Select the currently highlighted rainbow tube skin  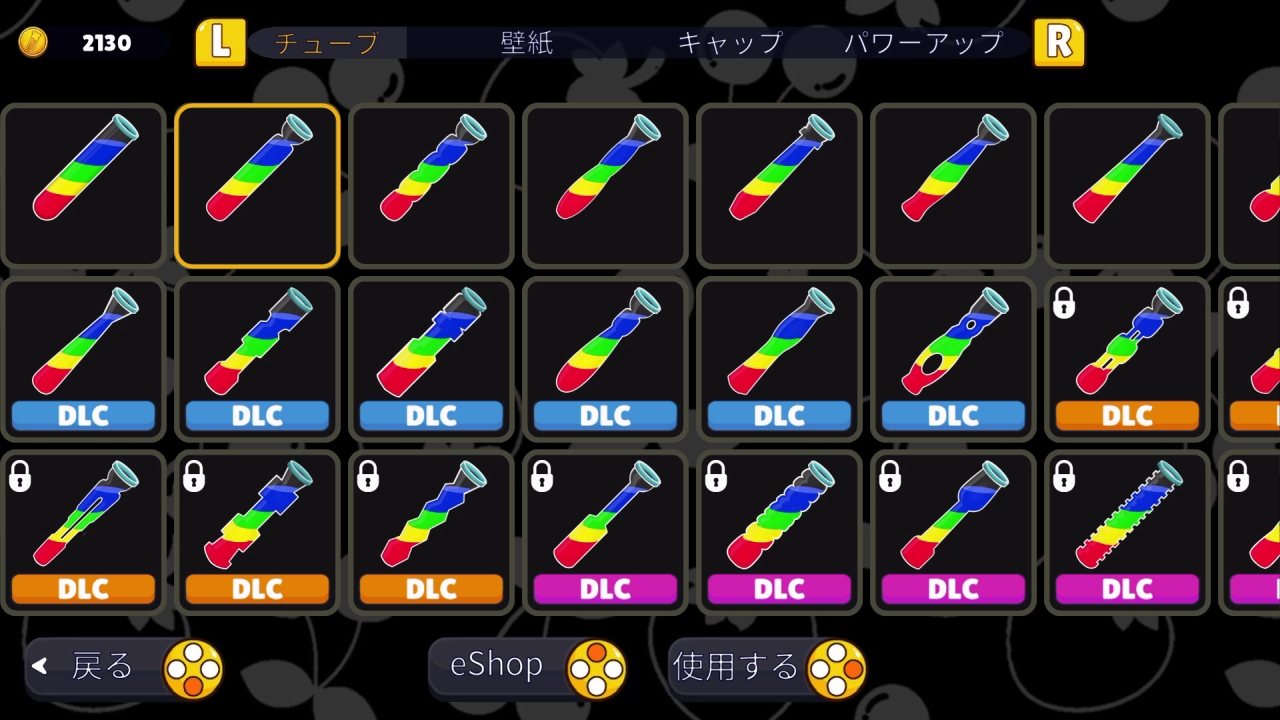tap(257, 186)
